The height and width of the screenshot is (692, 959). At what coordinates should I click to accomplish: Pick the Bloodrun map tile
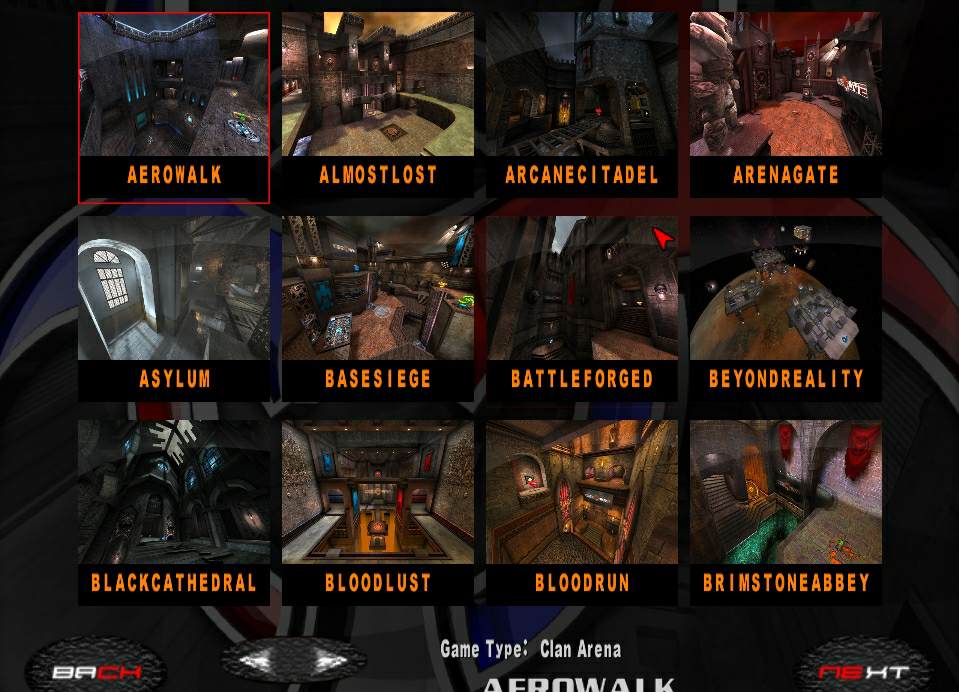pos(582,512)
